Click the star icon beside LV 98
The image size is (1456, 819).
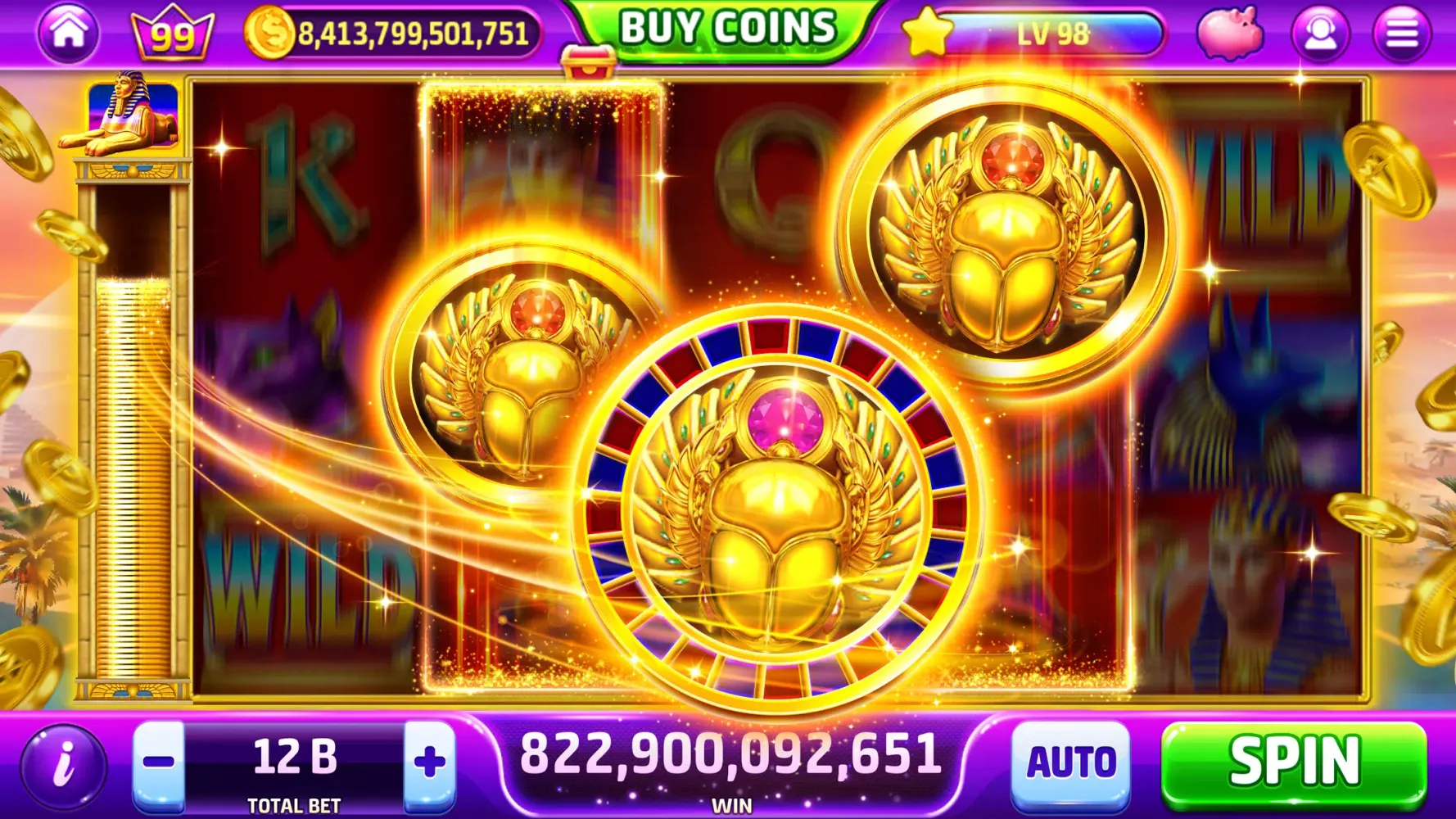927,30
